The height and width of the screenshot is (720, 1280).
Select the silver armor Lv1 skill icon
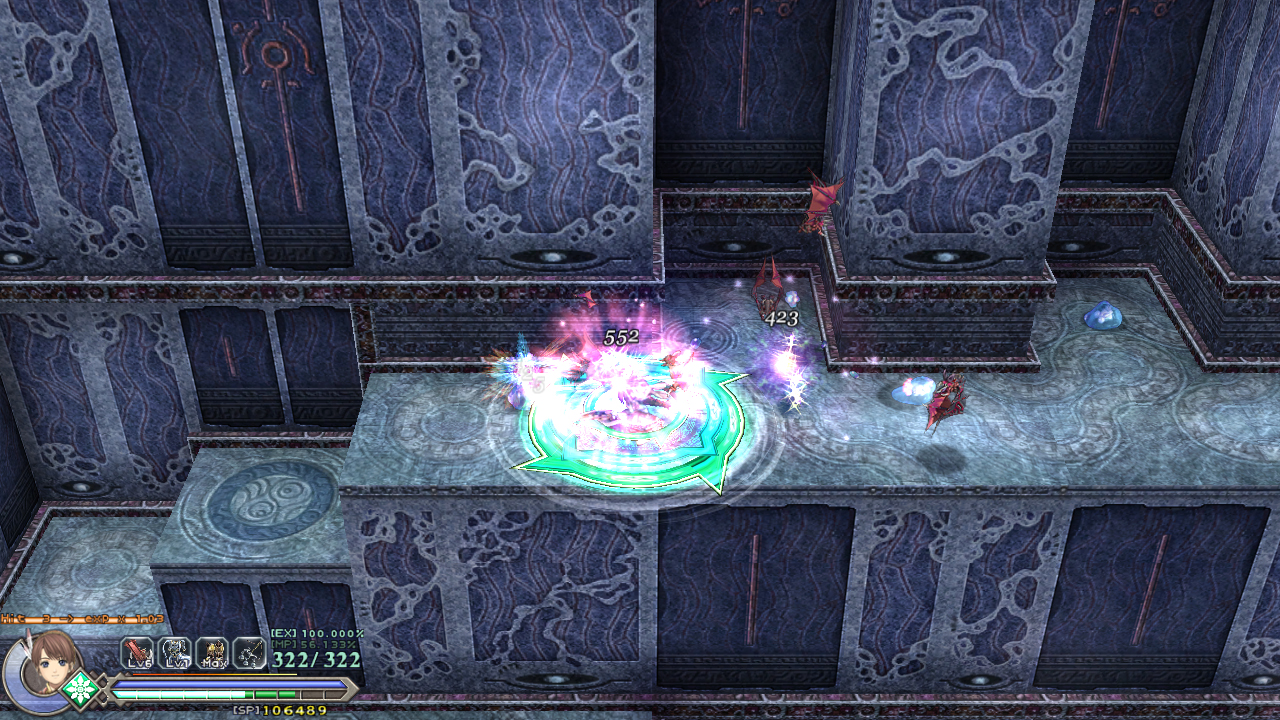174,653
